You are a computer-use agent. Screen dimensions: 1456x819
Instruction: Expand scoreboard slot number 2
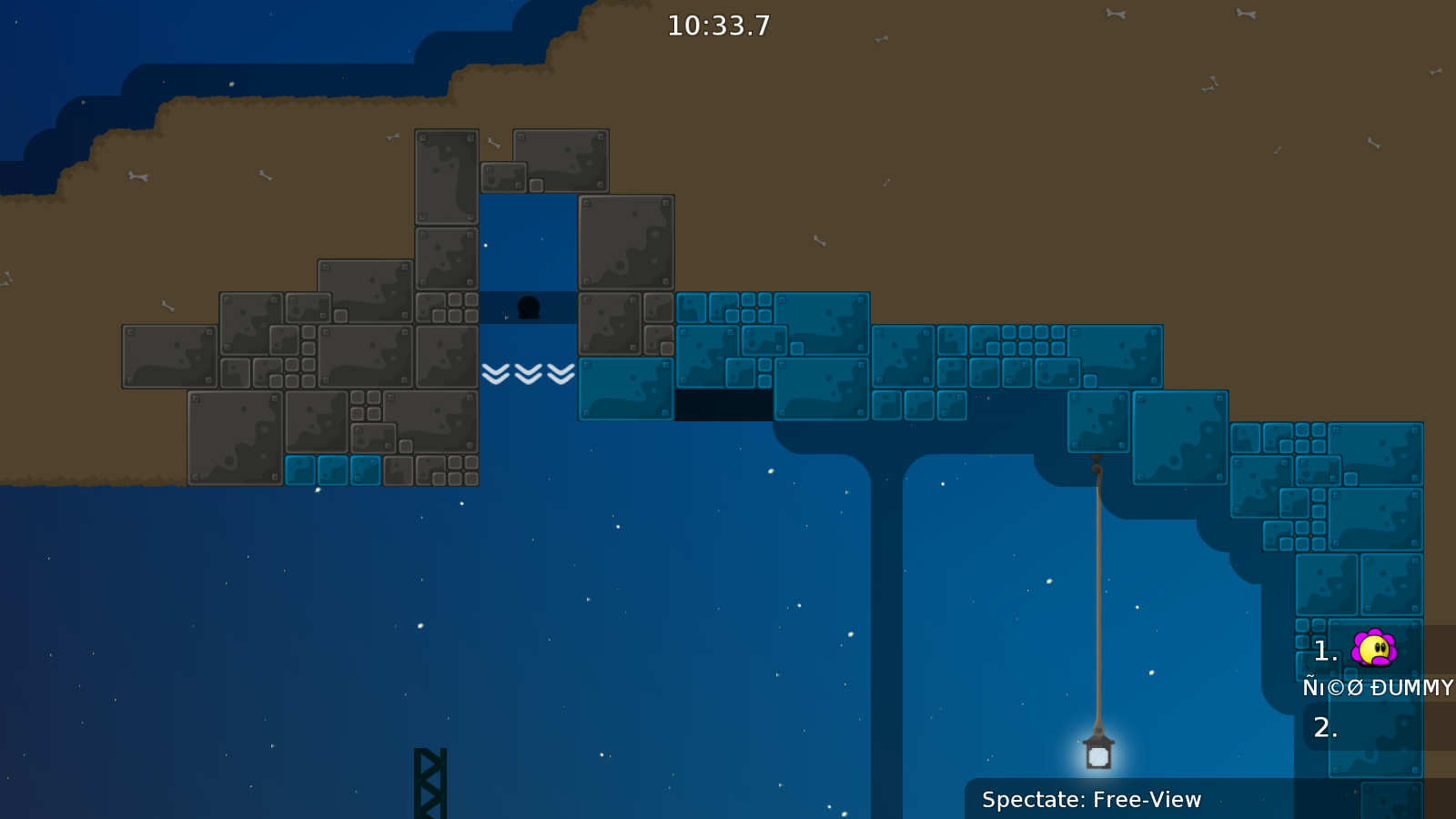tap(1325, 727)
